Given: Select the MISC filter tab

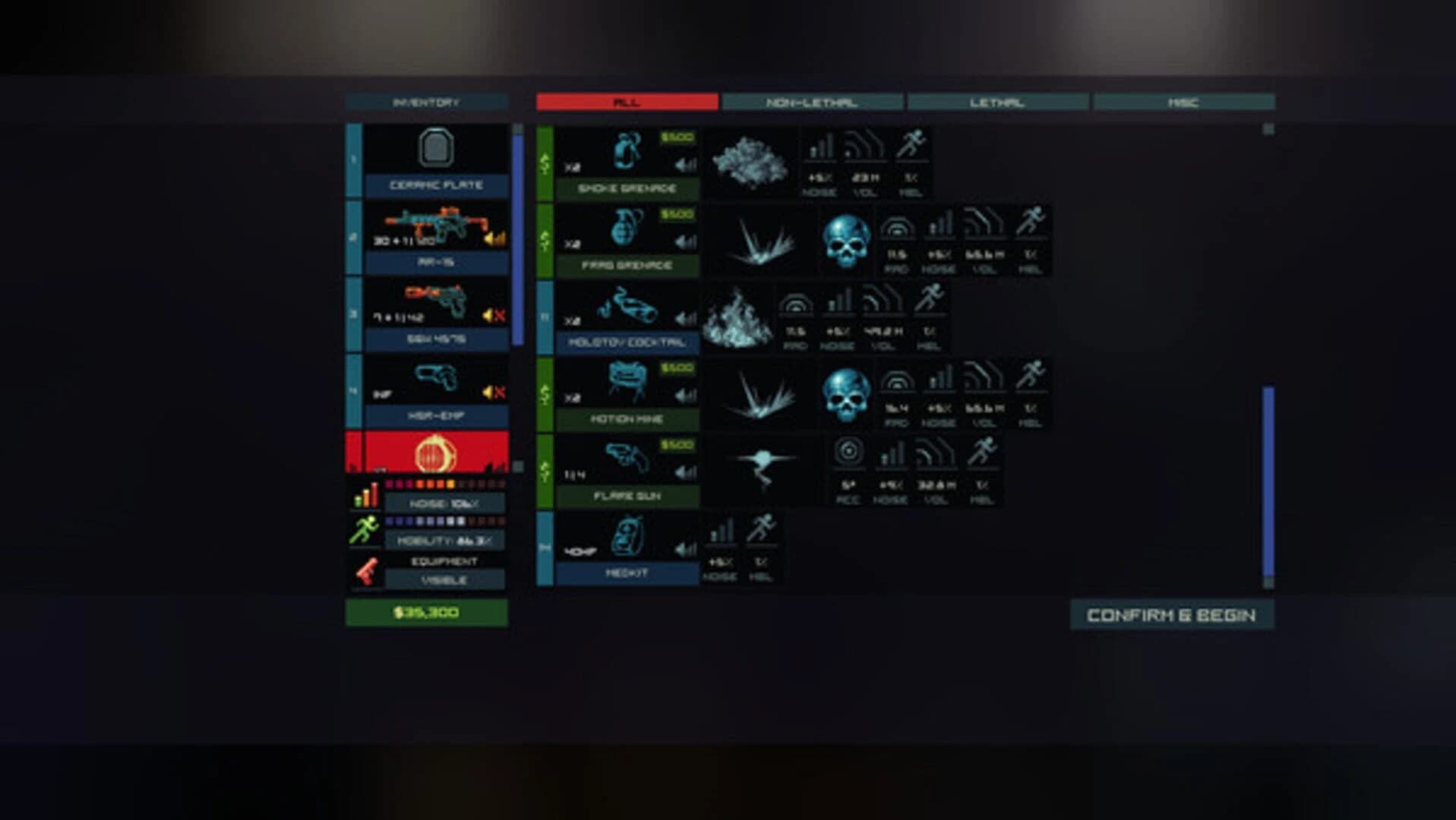Looking at the screenshot, I should pyautogui.click(x=1182, y=99).
